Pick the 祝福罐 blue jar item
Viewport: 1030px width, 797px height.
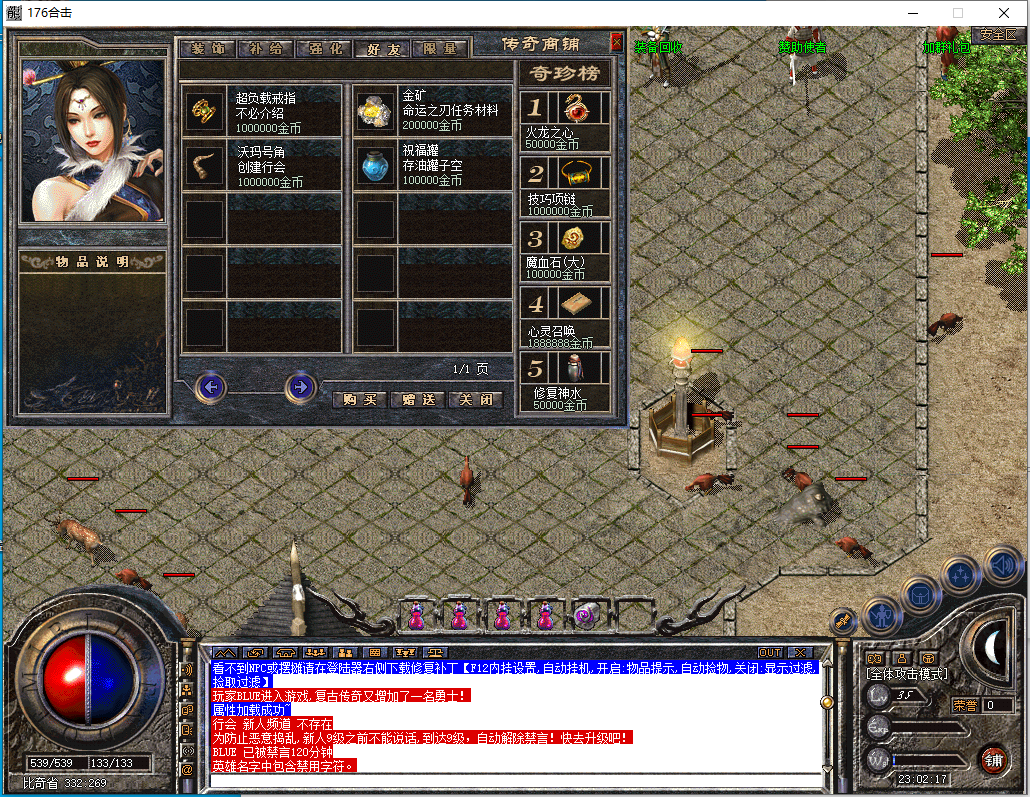click(x=375, y=165)
